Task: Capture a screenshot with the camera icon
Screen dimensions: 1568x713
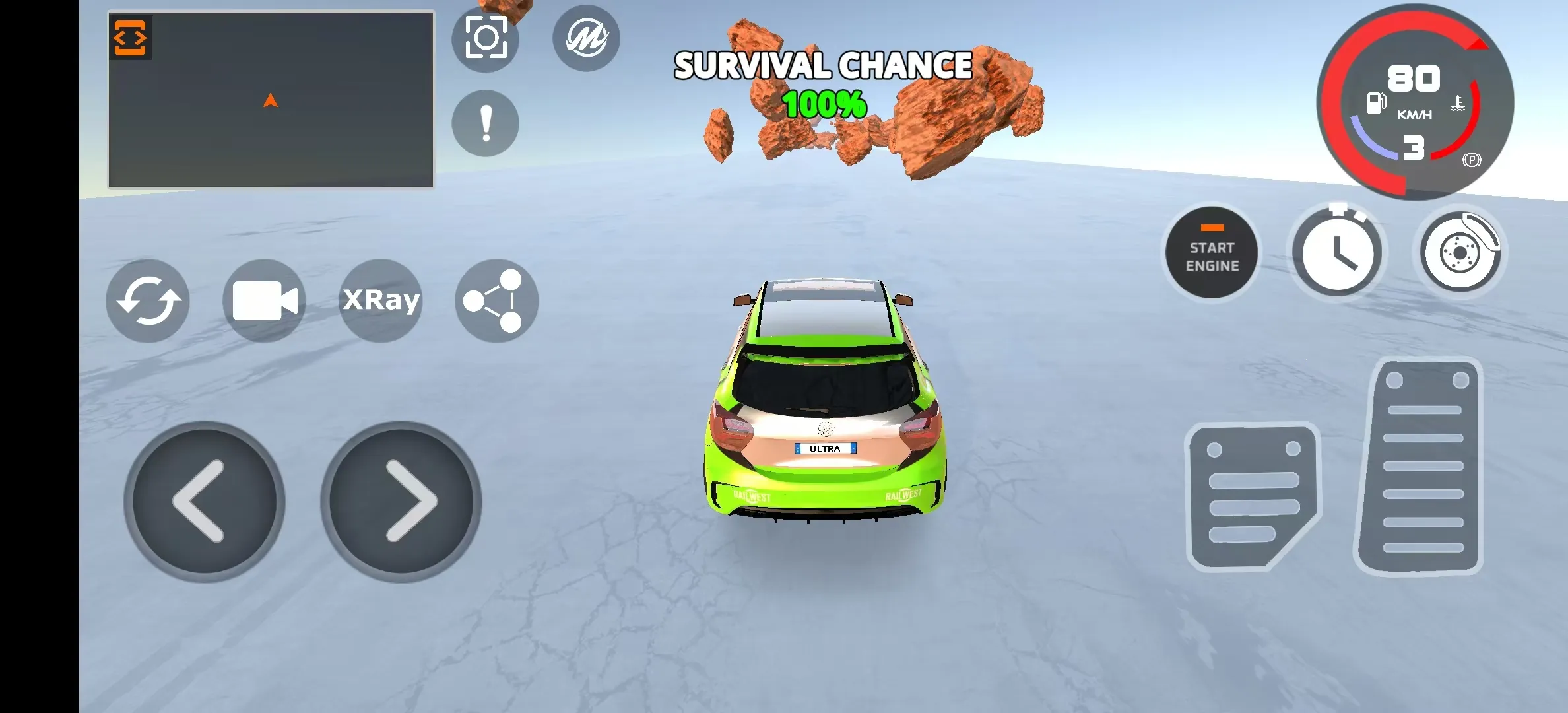Action: point(485,38)
